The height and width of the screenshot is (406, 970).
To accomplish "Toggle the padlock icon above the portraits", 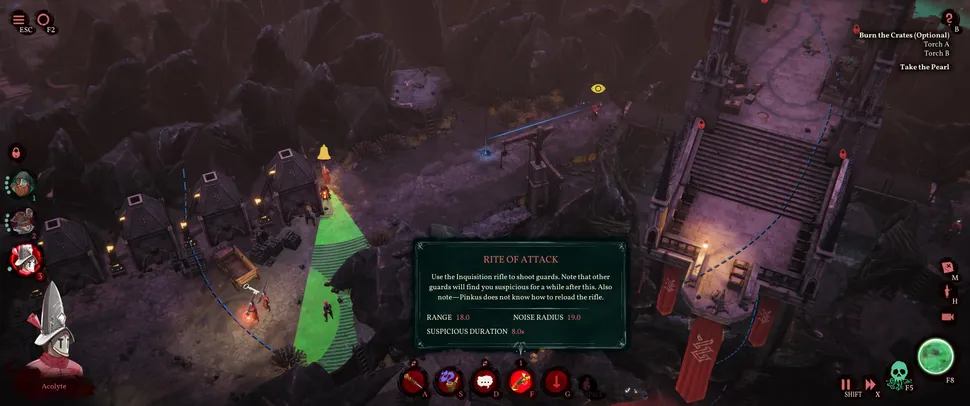I will coord(16,153).
